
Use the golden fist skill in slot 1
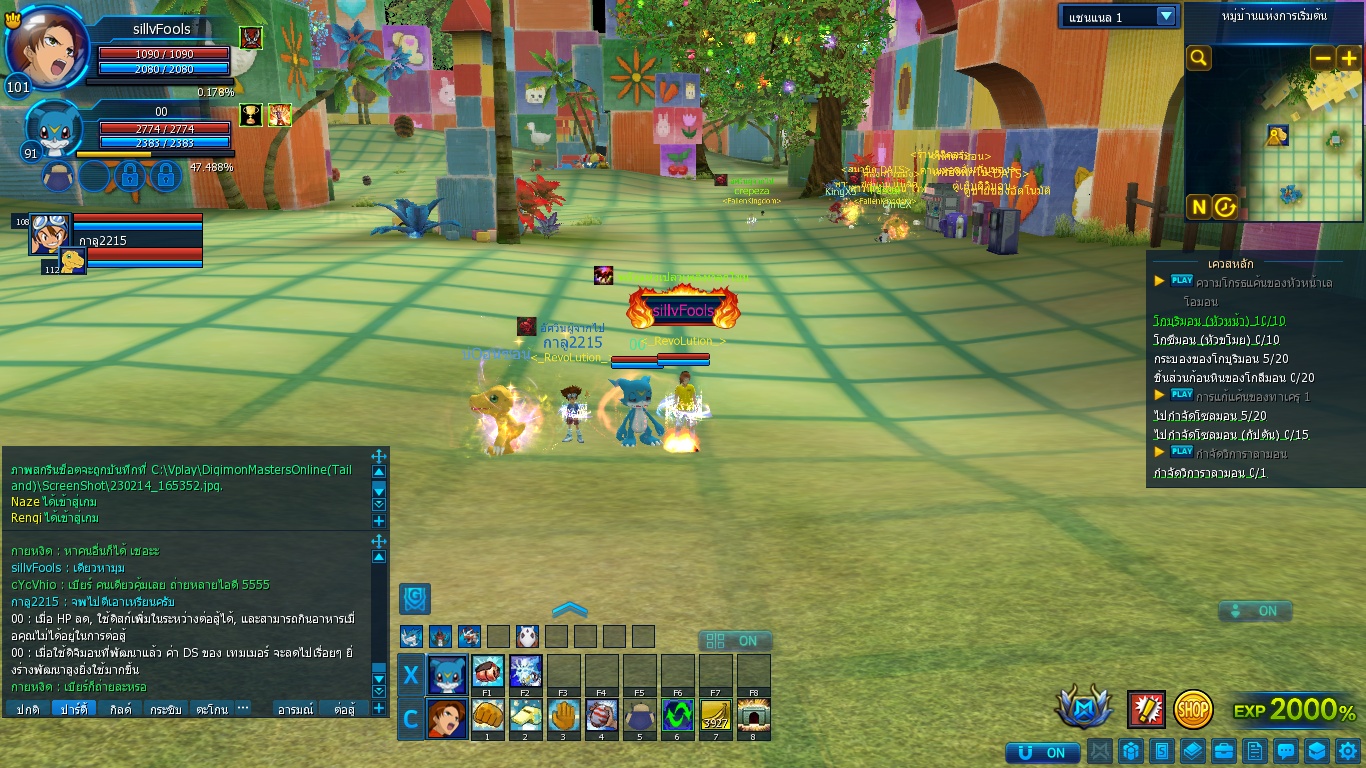click(487, 717)
